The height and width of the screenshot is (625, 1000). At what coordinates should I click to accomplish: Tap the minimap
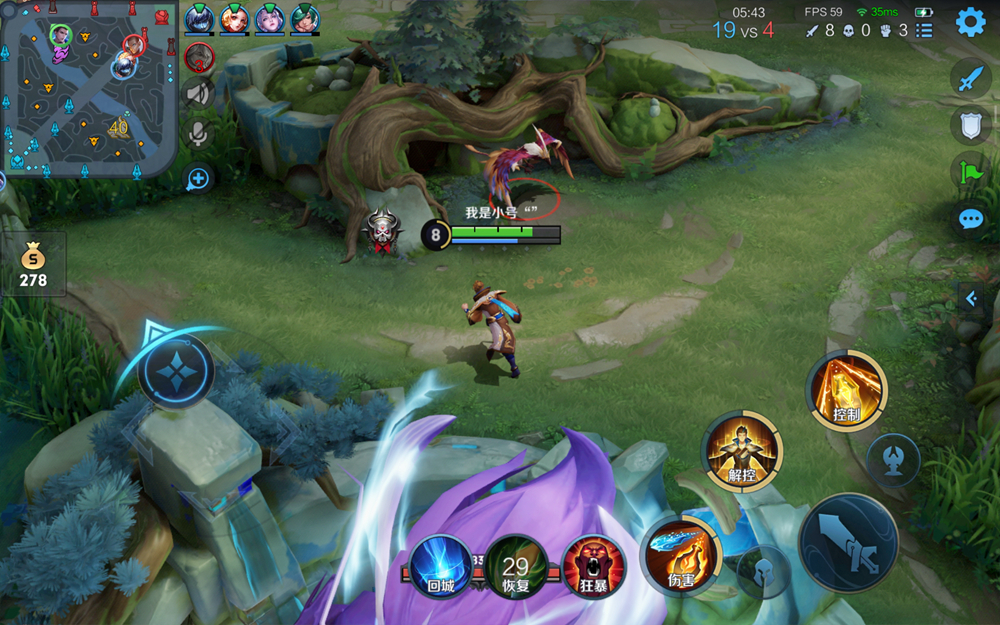pyautogui.click(x=89, y=88)
